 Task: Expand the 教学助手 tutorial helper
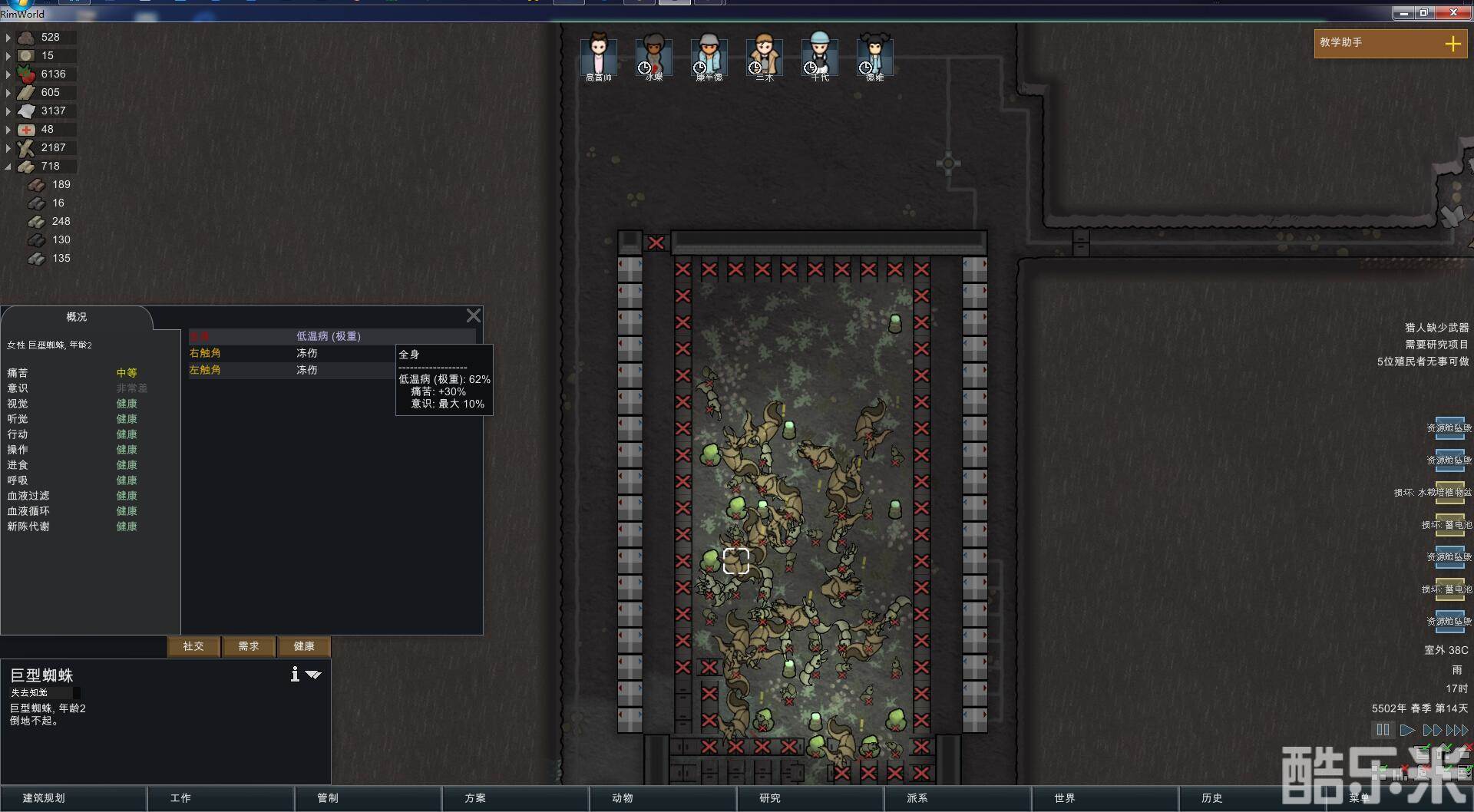[x=1453, y=44]
